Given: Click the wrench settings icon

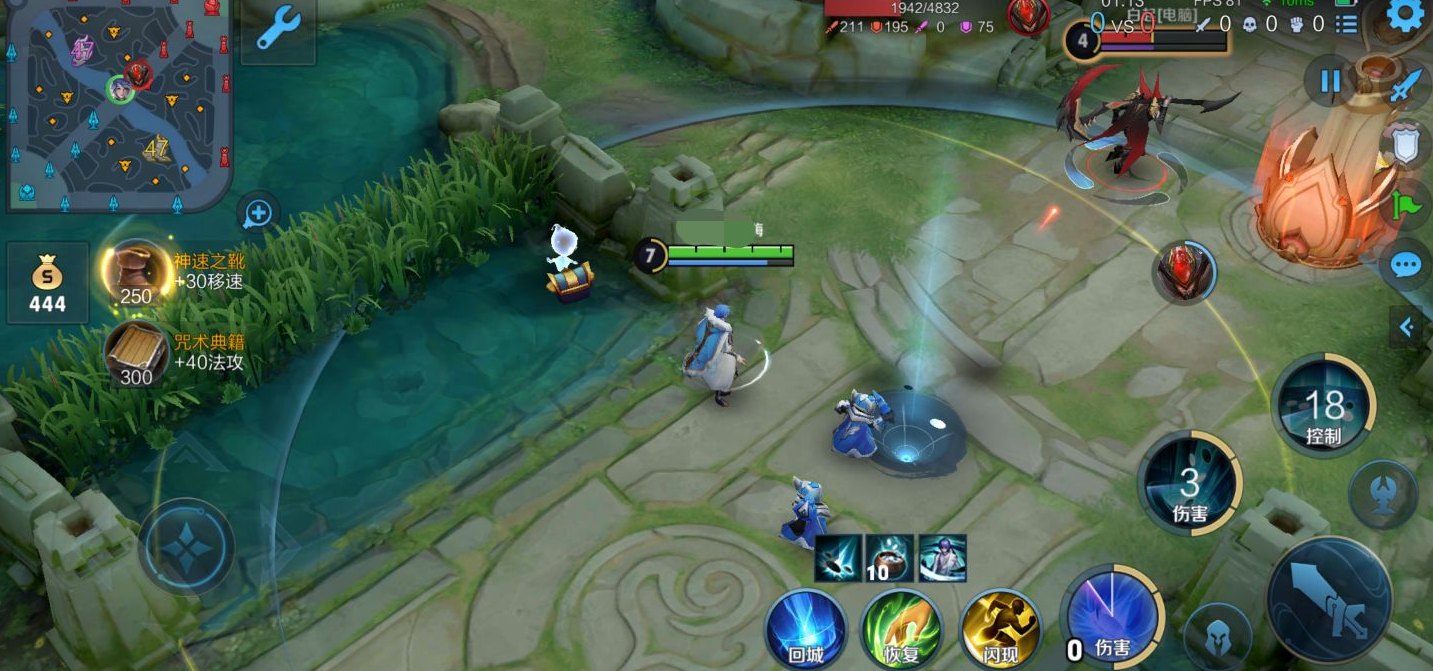Looking at the screenshot, I should (x=277, y=29).
